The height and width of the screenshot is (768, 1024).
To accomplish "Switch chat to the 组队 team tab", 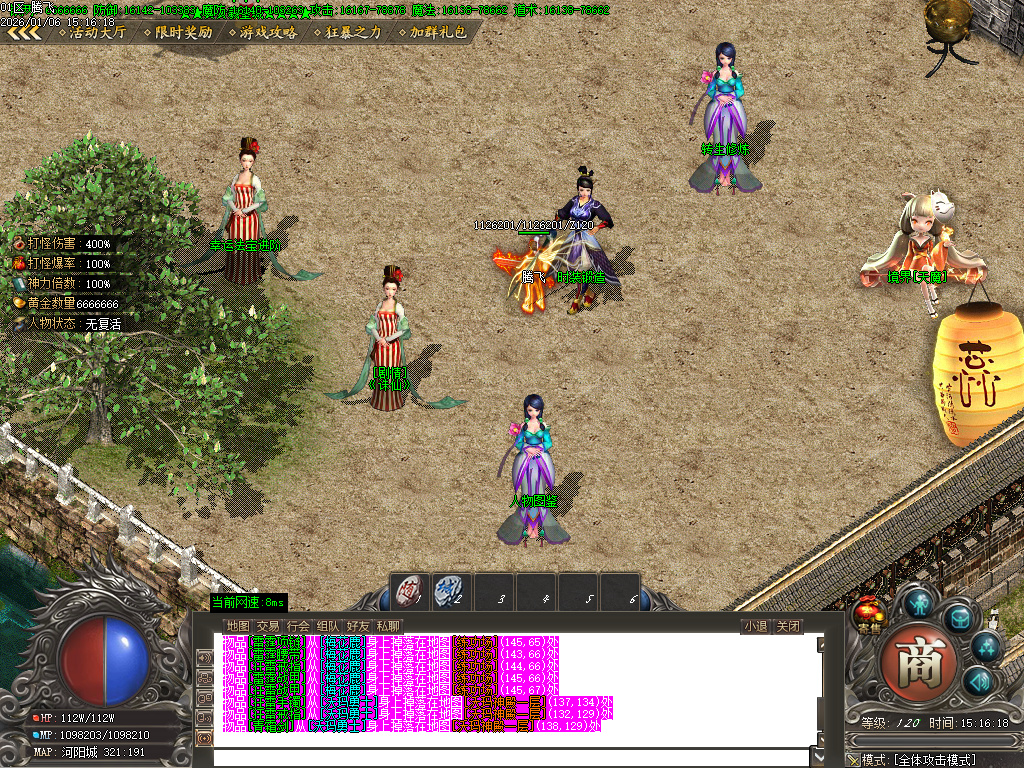I will click(328, 626).
